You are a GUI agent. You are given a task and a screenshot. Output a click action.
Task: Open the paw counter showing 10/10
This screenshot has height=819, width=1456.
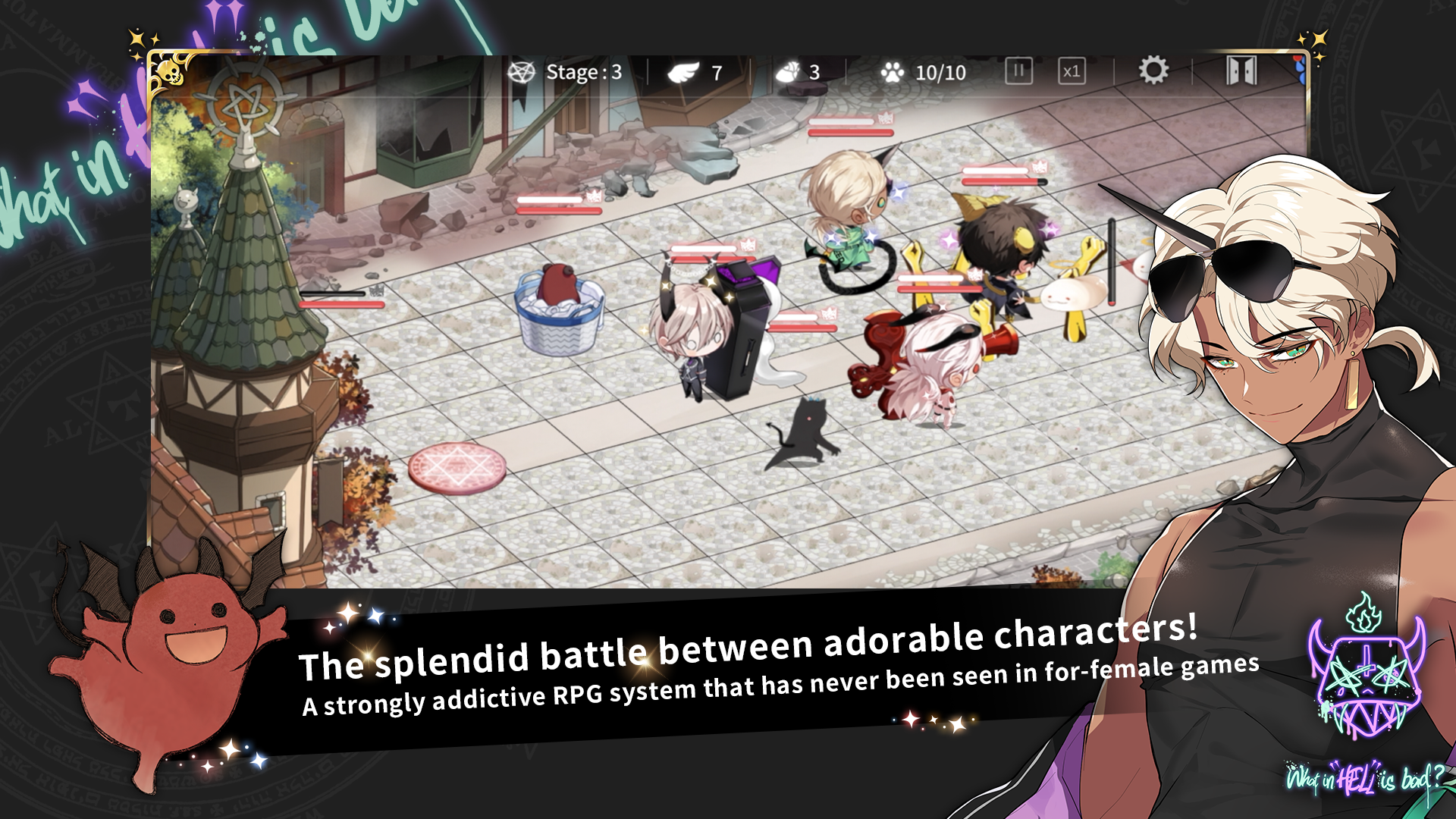(893, 72)
